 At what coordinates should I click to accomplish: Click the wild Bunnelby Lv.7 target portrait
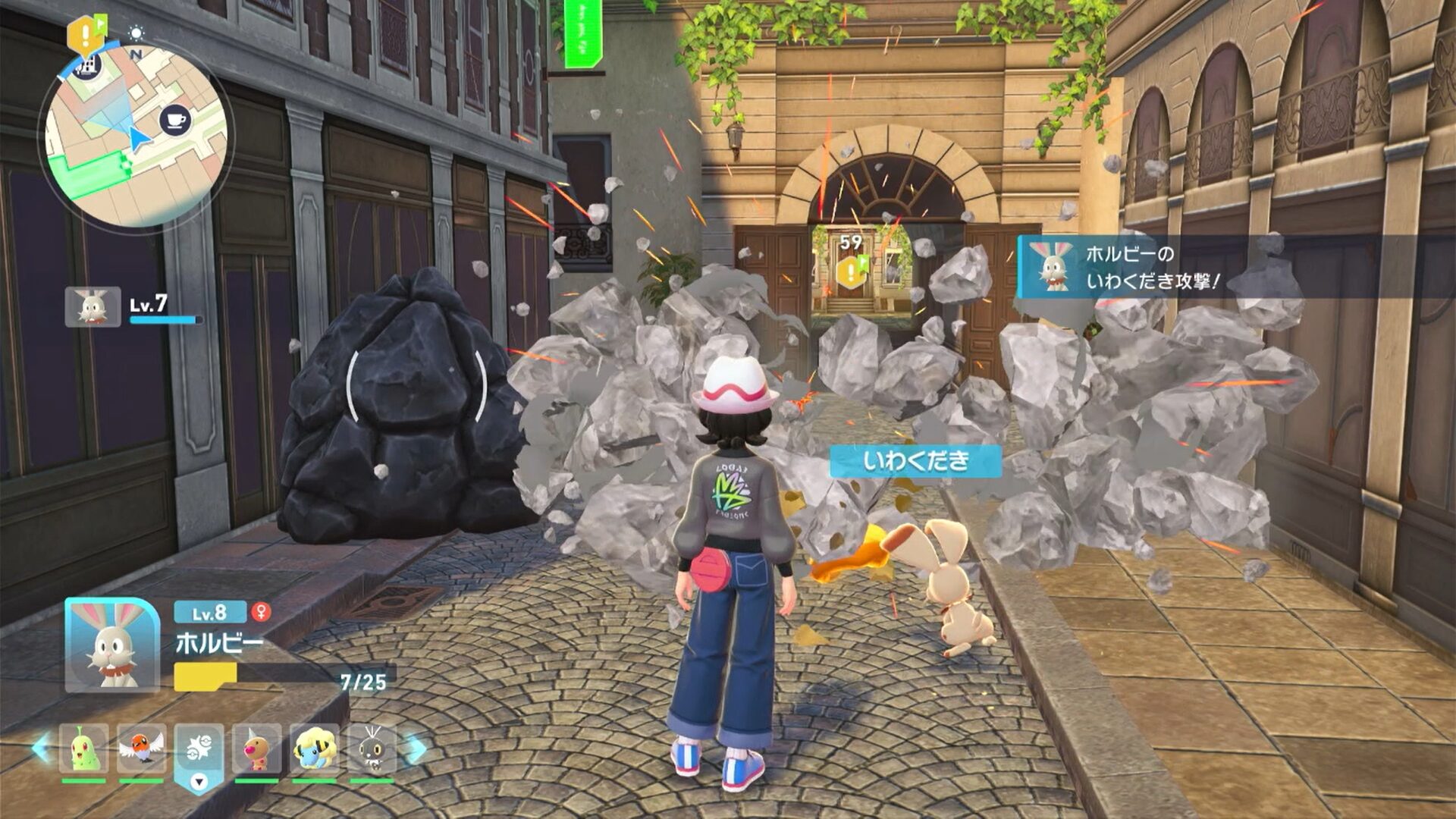[93, 307]
